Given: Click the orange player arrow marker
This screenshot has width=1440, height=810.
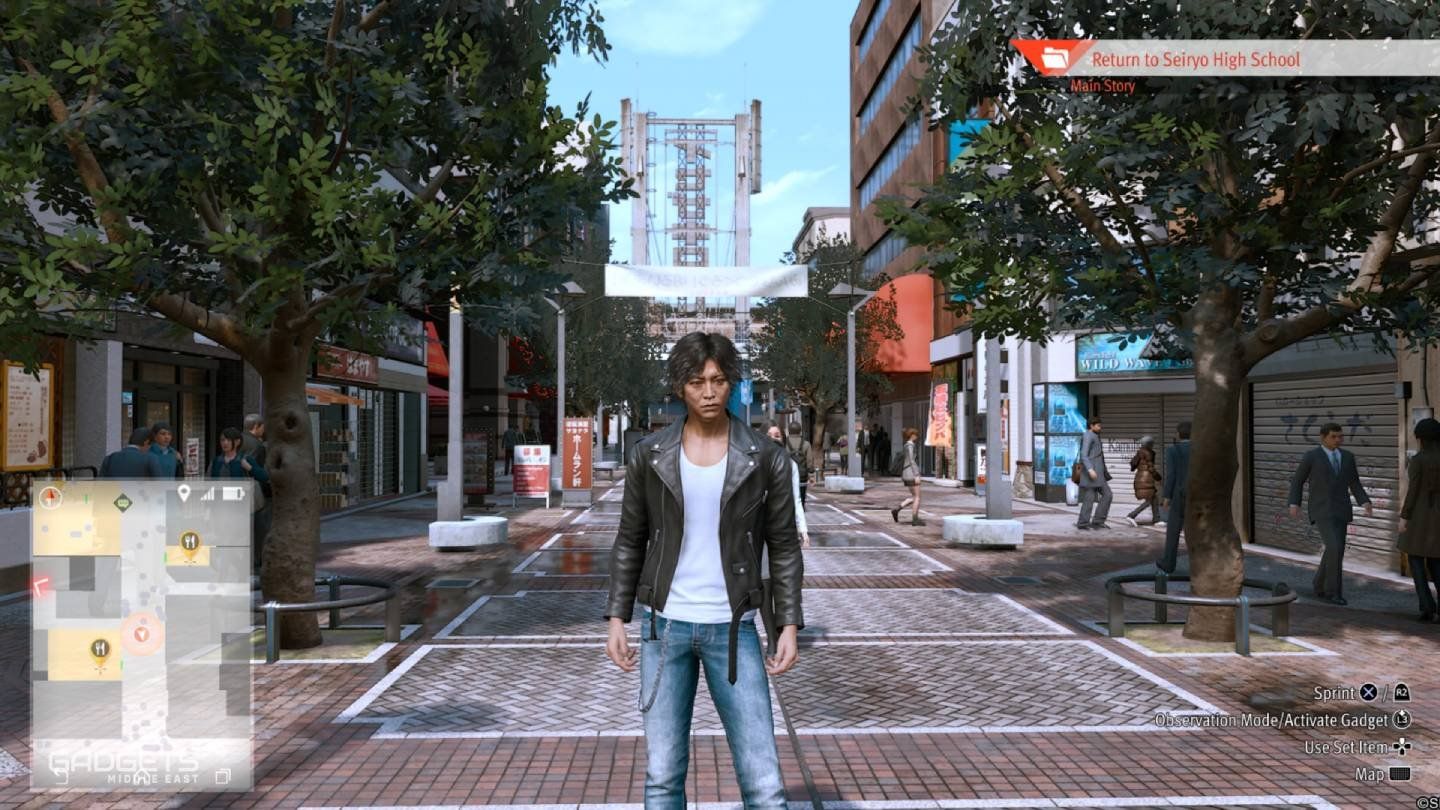Looking at the screenshot, I should pos(141,634).
